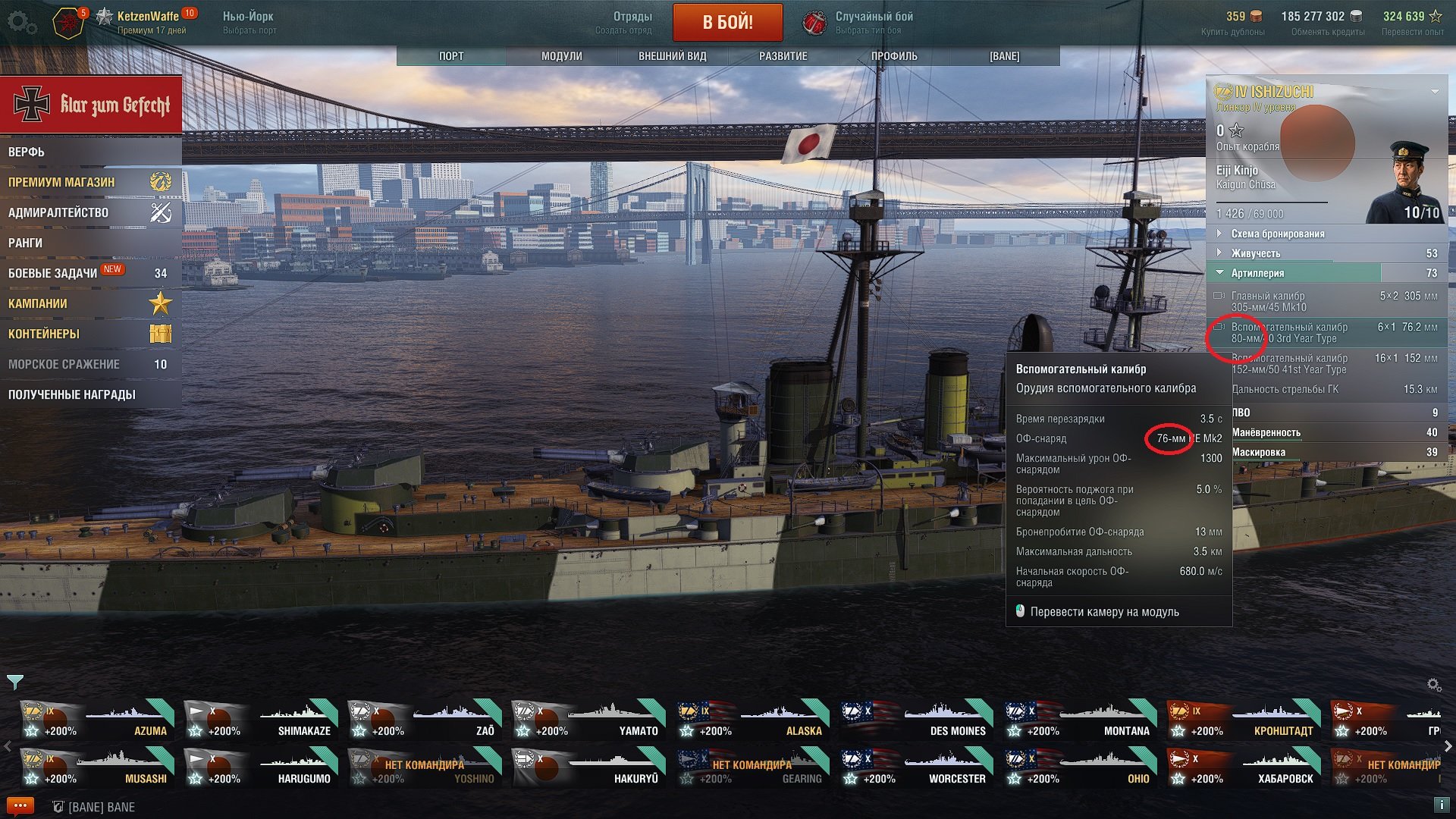Viewport: 1456px width, 819px height.
Task: Open the [BANE] clan tab
Action: pyautogui.click(x=1004, y=56)
